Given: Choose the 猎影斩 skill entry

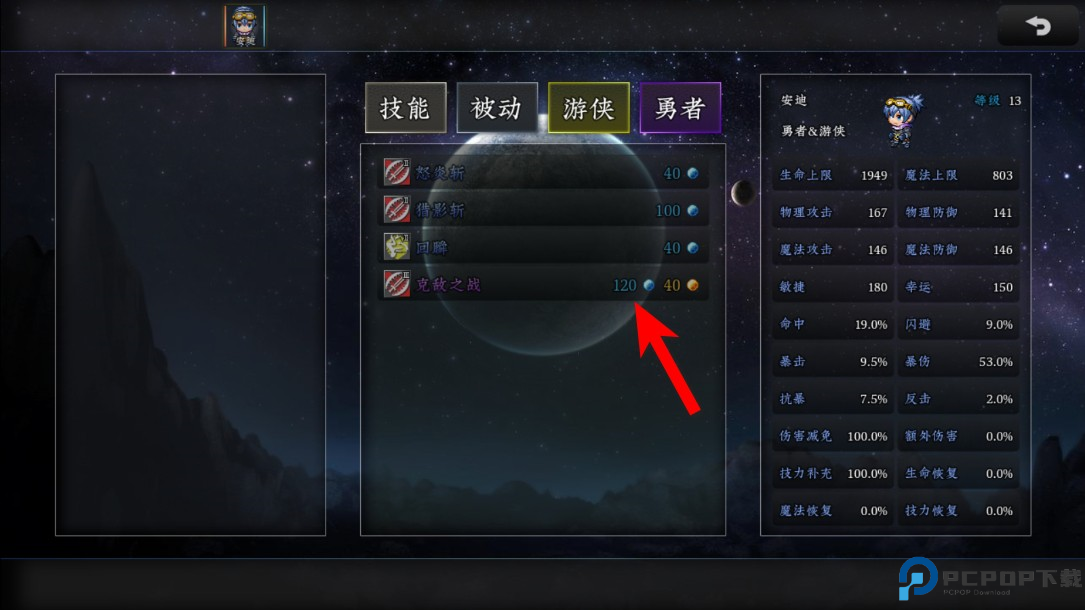Looking at the screenshot, I should click(542, 210).
